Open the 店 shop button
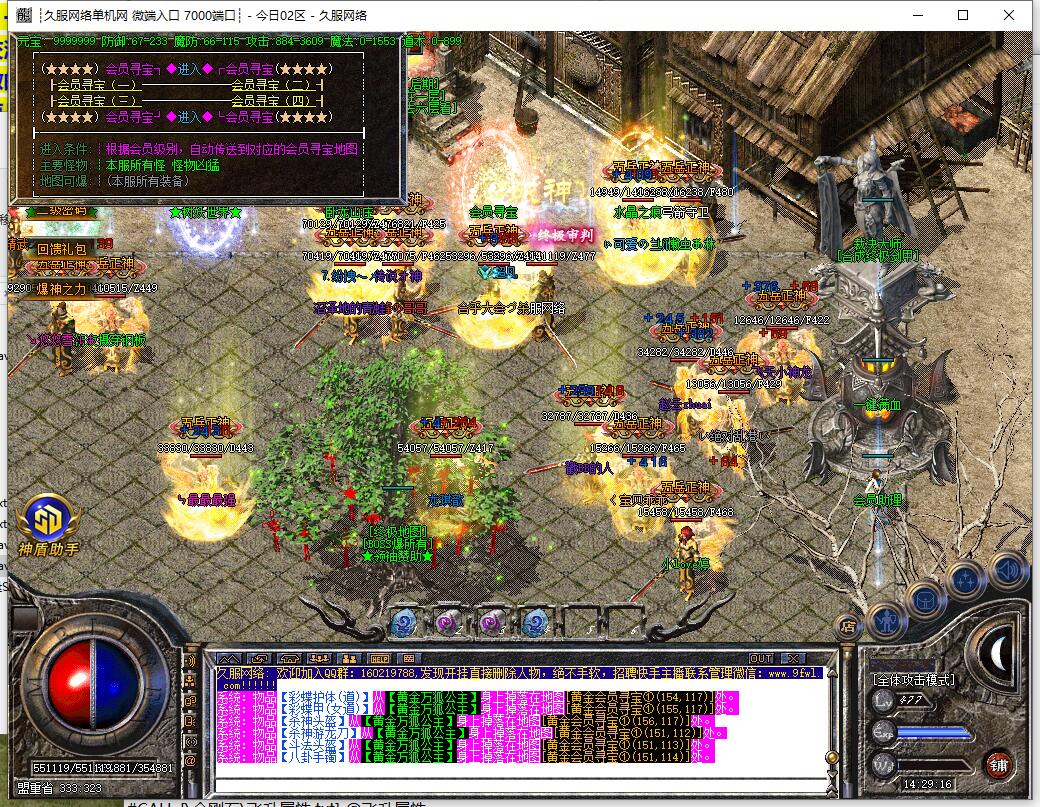This screenshot has height=807, width=1040. point(848,627)
